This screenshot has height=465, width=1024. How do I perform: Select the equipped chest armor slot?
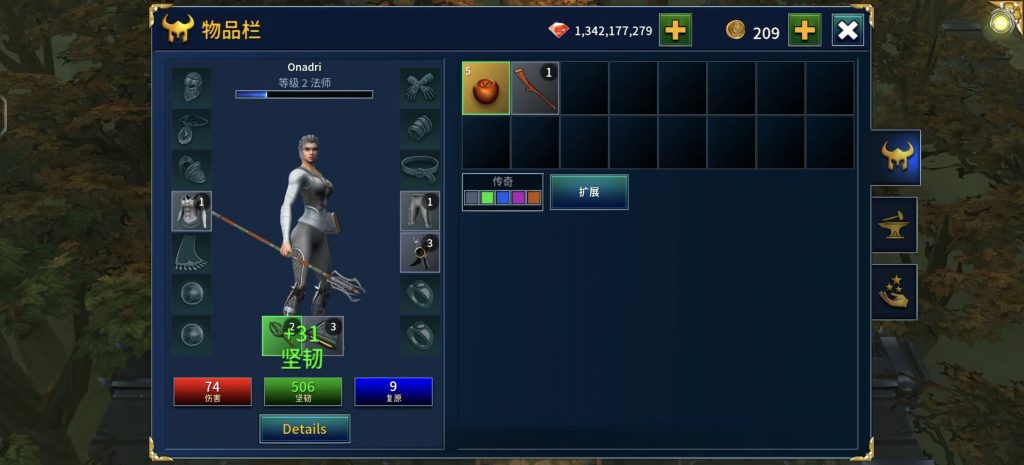(191, 211)
